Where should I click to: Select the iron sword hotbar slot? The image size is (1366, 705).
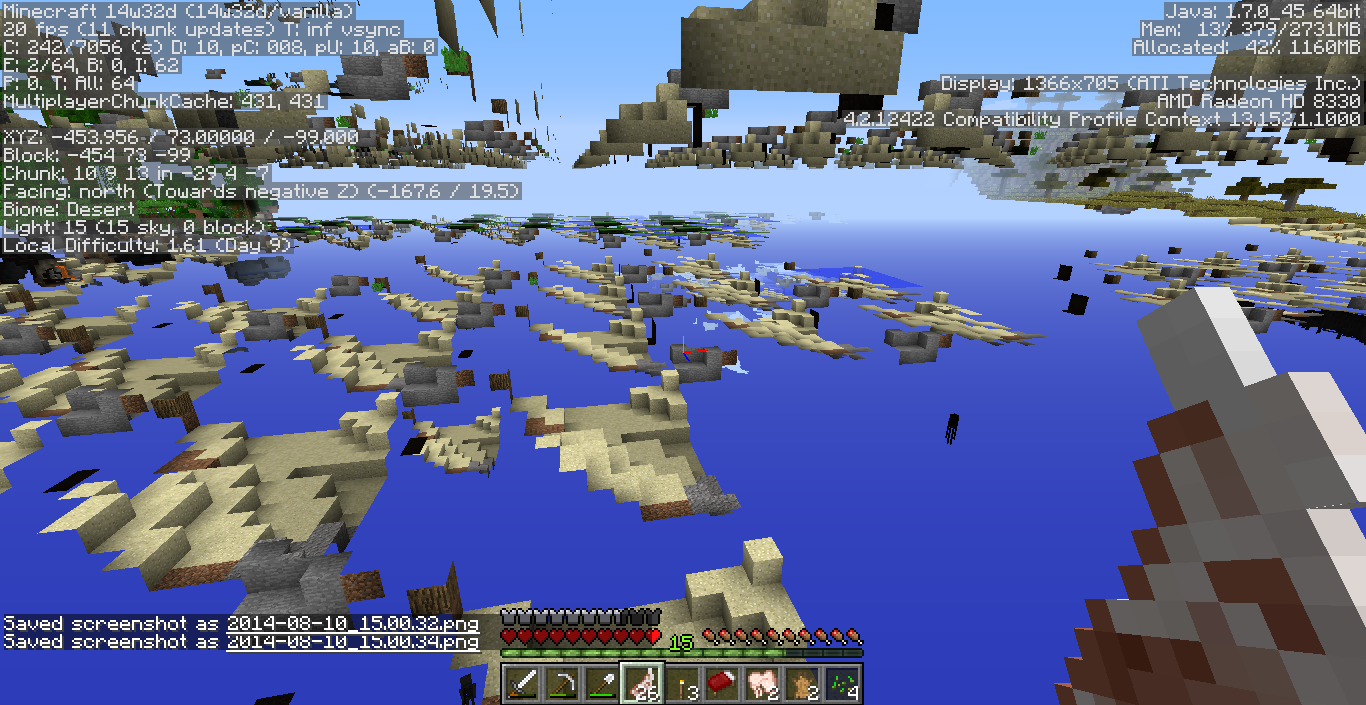coord(522,684)
